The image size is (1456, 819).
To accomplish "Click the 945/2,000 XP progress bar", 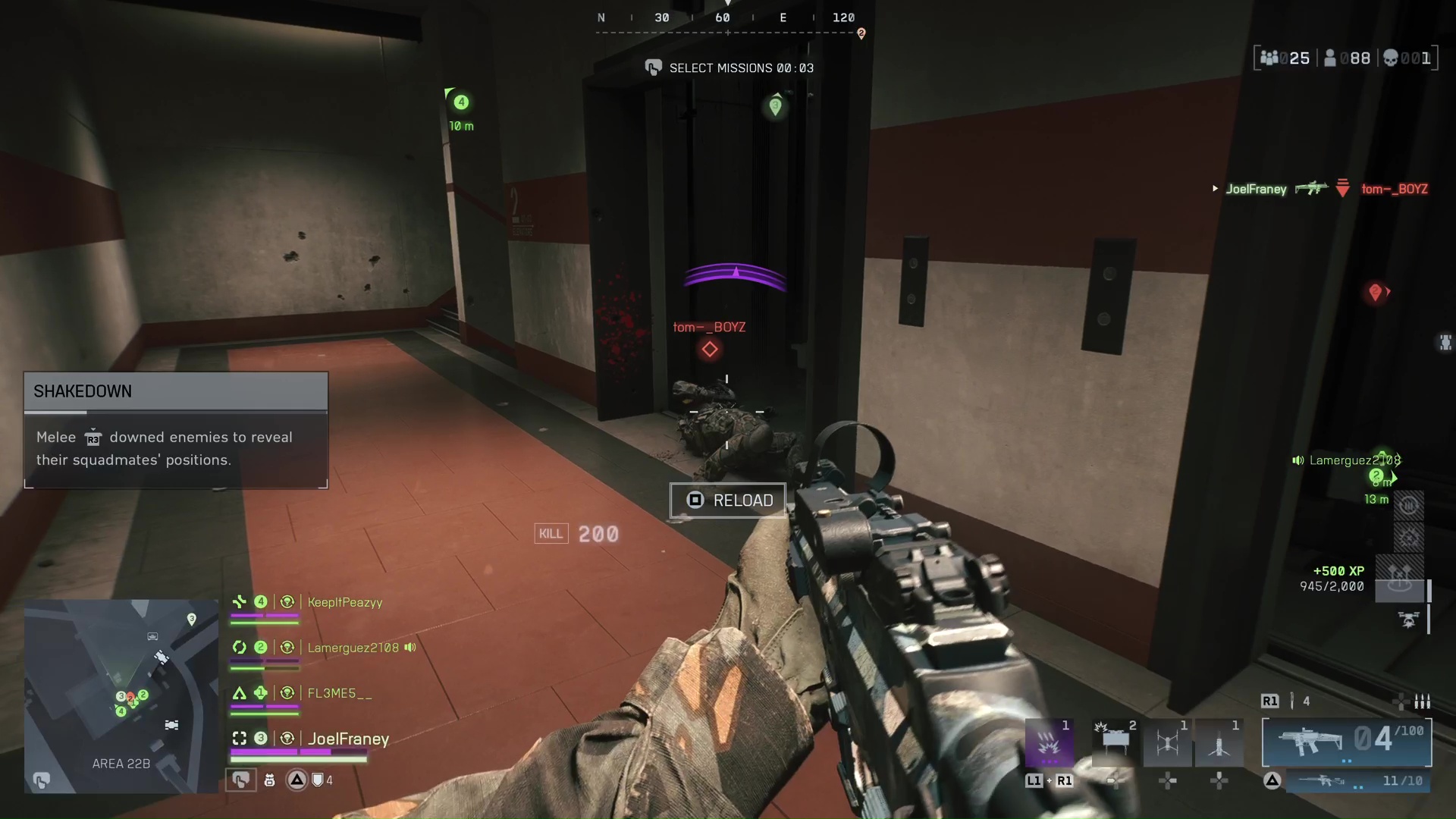I will (x=1332, y=586).
